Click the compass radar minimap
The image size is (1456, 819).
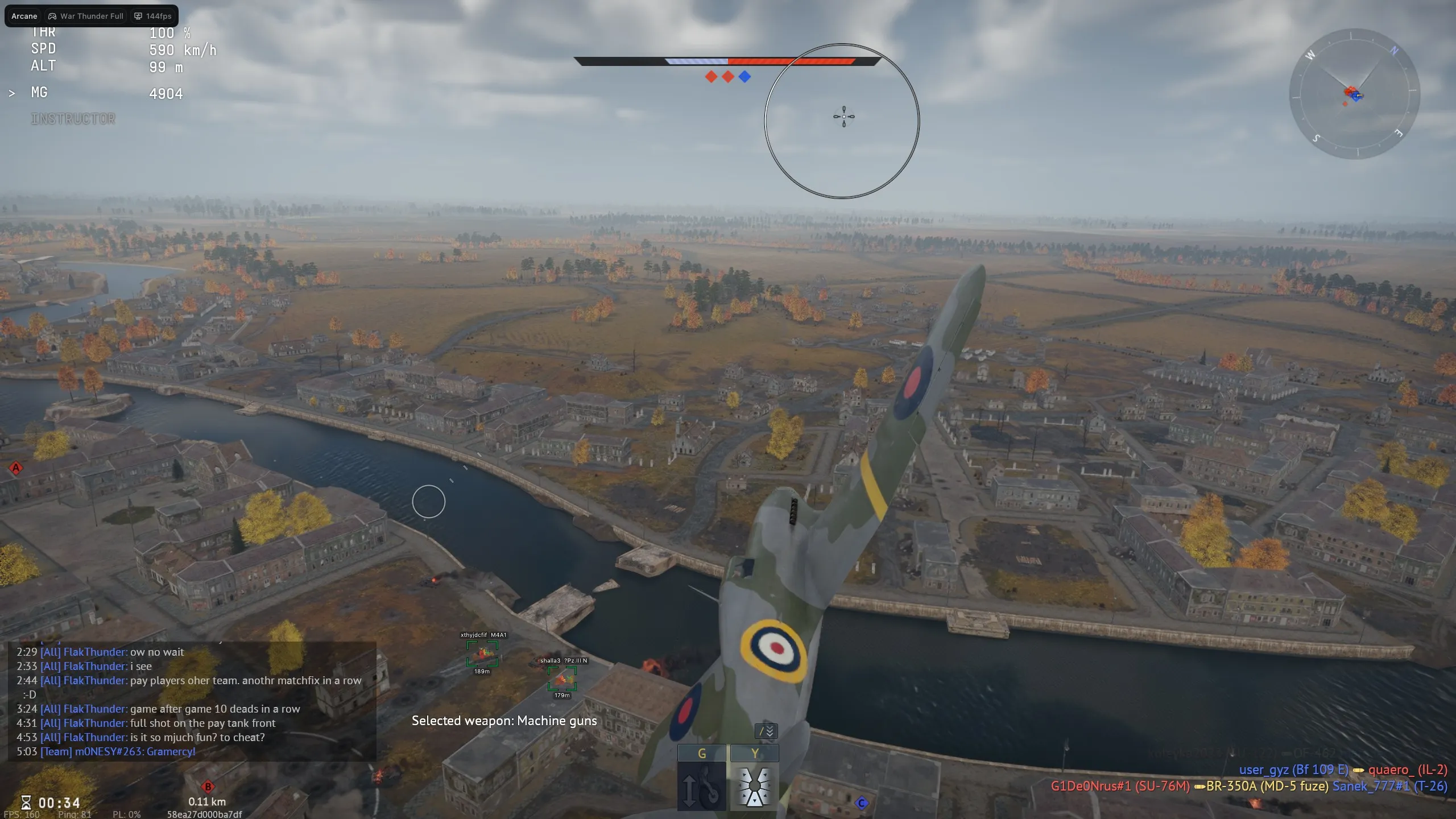[x=1354, y=94]
